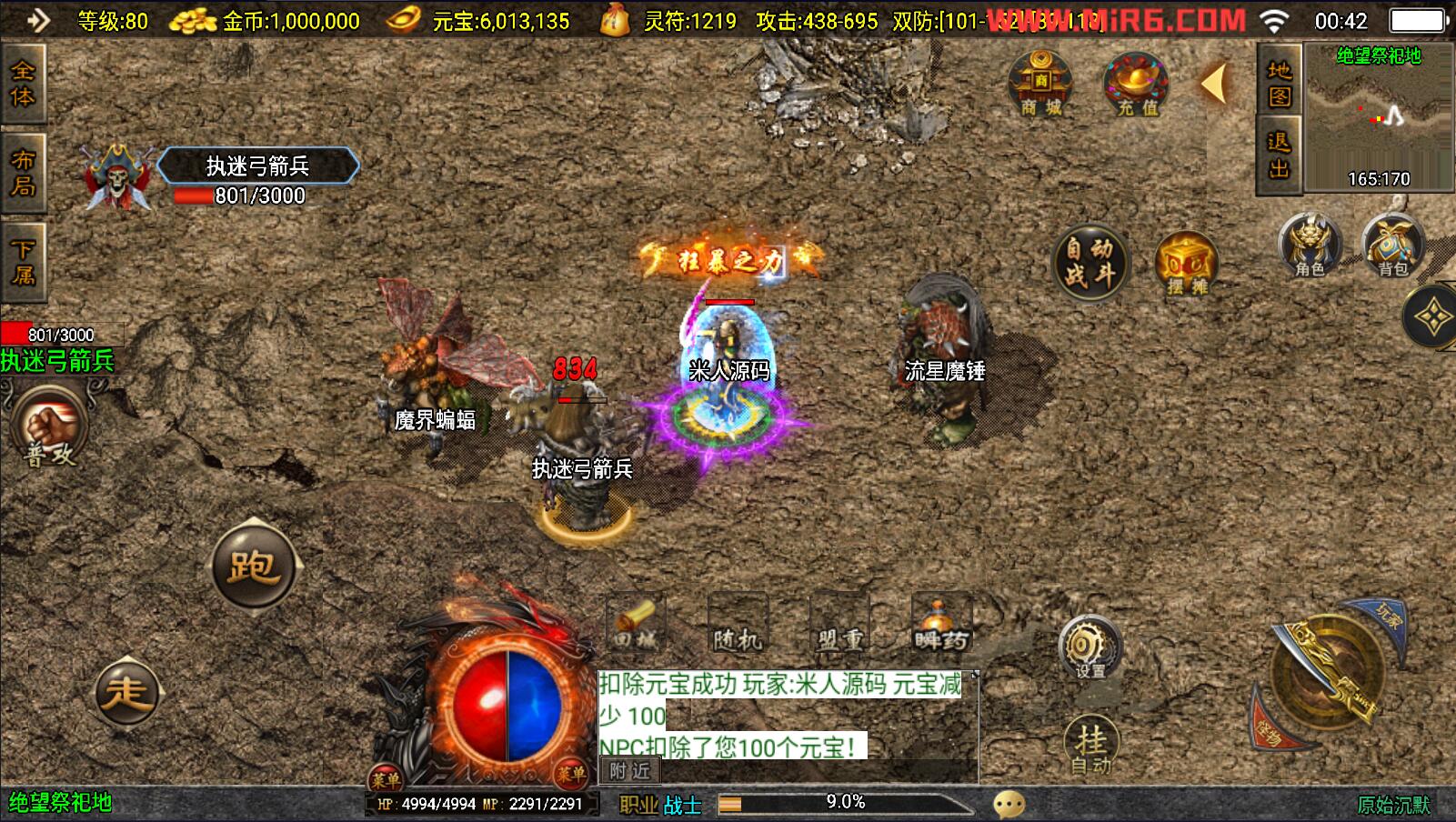The image size is (1456, 822).
Task: Open the 摆摊 stall treasure chest
Action: [1187, 264]
